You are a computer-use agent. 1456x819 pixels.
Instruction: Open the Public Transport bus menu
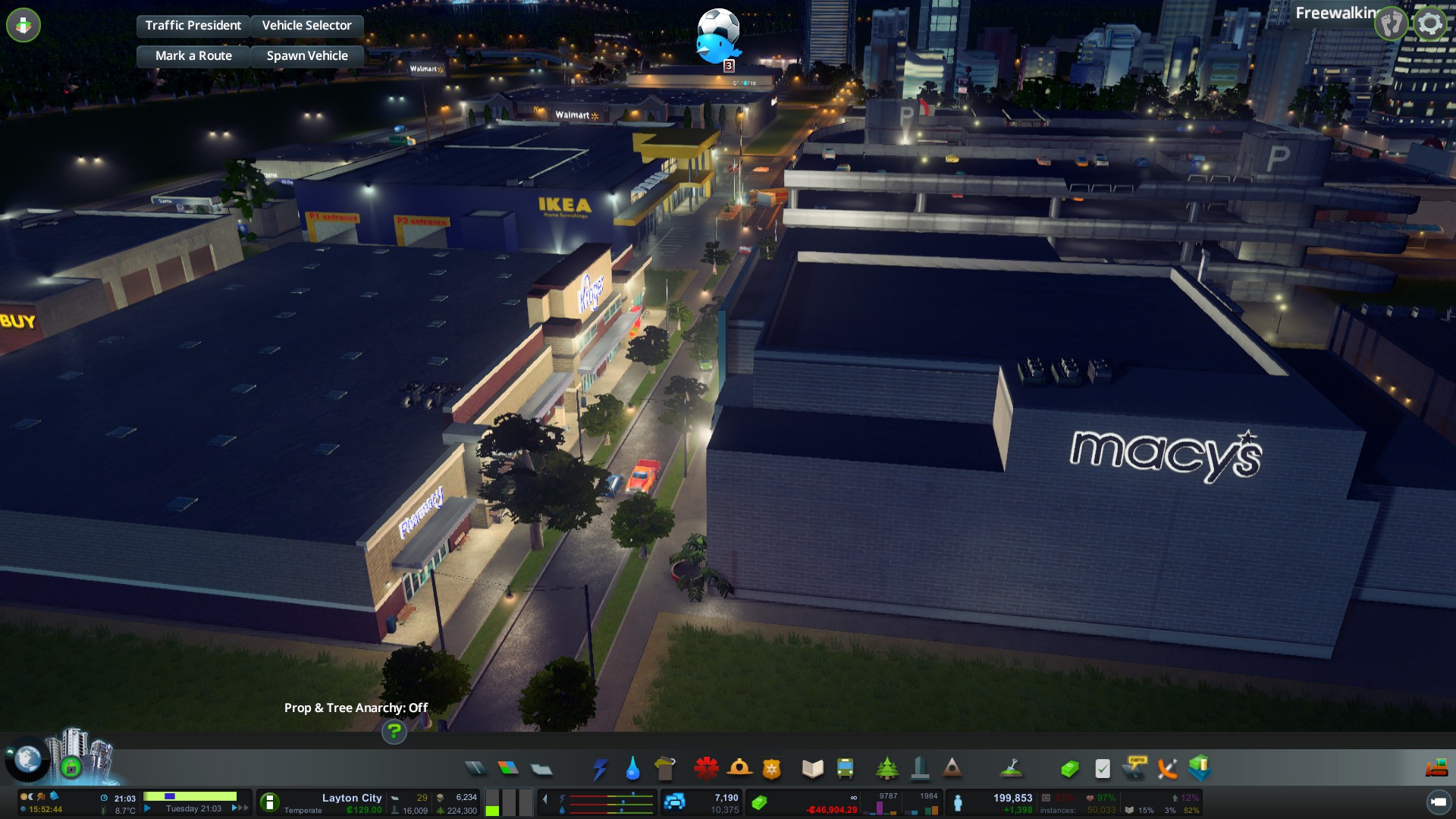[845, 769]
